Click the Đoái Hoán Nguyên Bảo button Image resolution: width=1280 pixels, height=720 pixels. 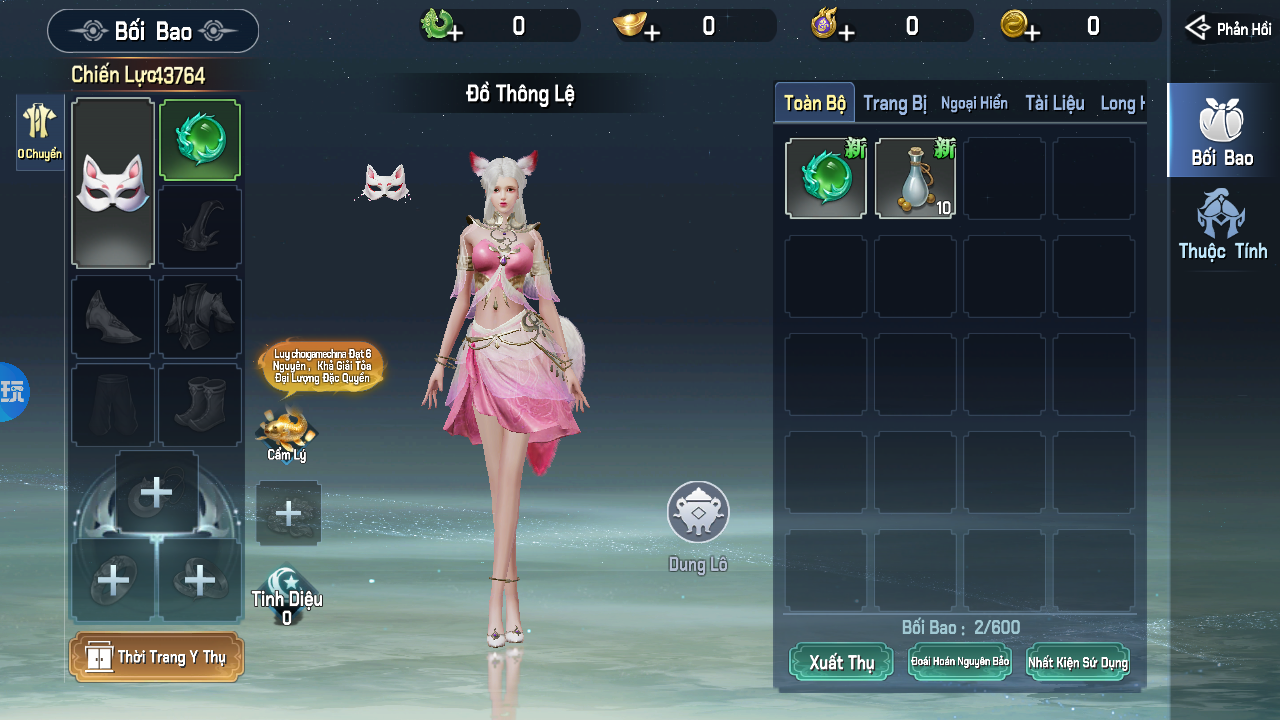959,662
